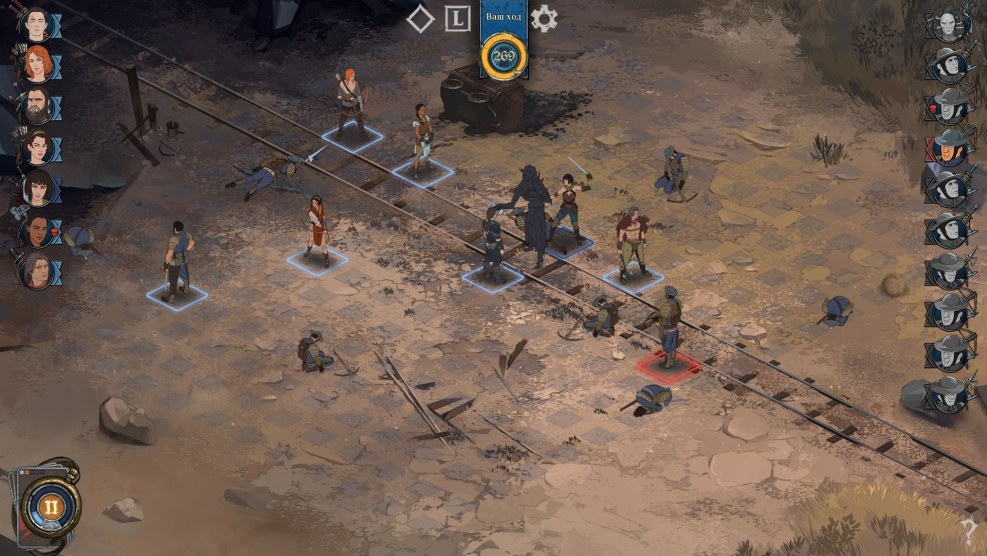Image resolution: width=987 pixels, height=556 pixels.
Task: Choose the bearded man's party portrait
Action: pyautogui.click(x=35, y=105)
